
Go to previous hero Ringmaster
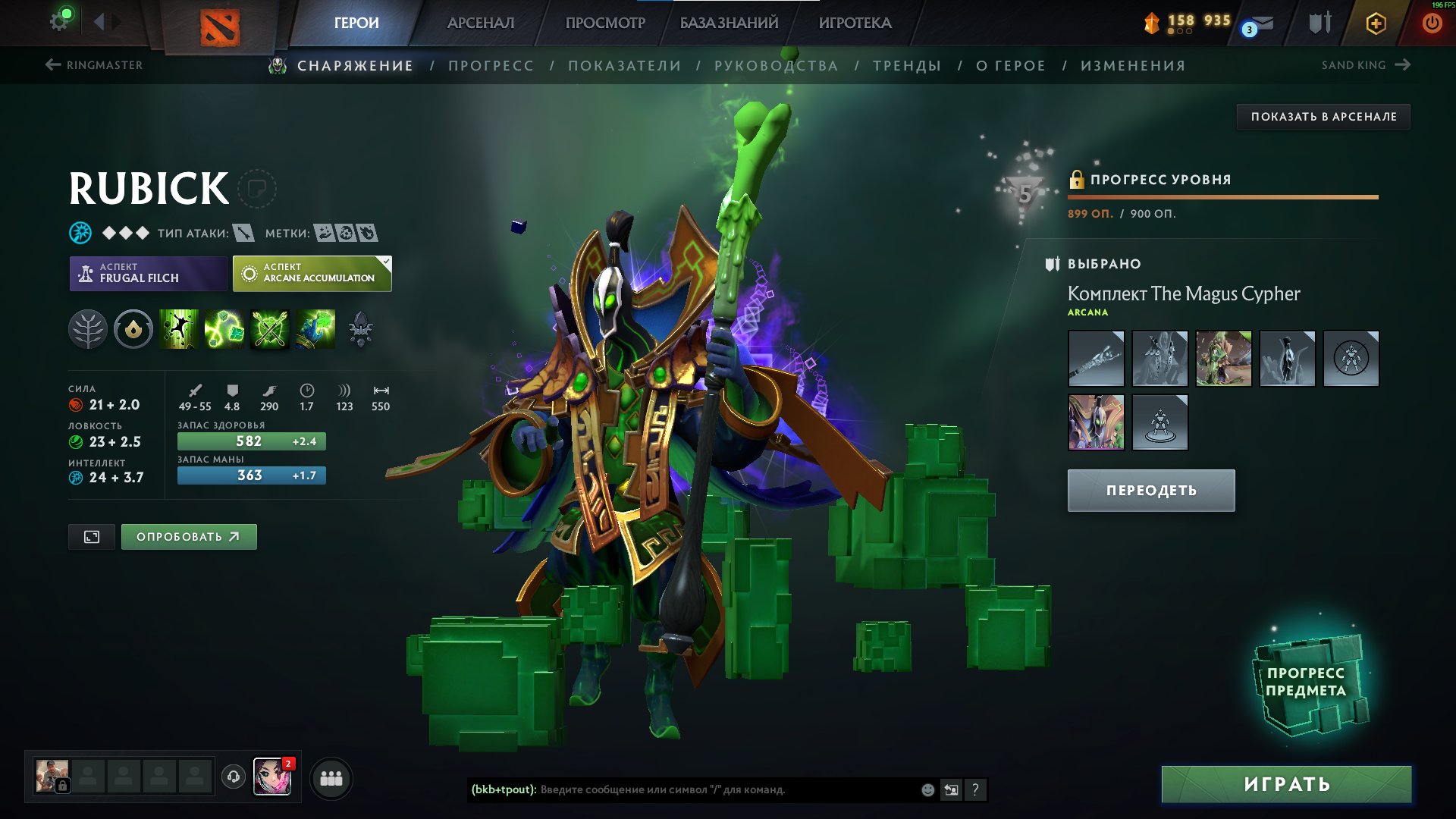94,65
